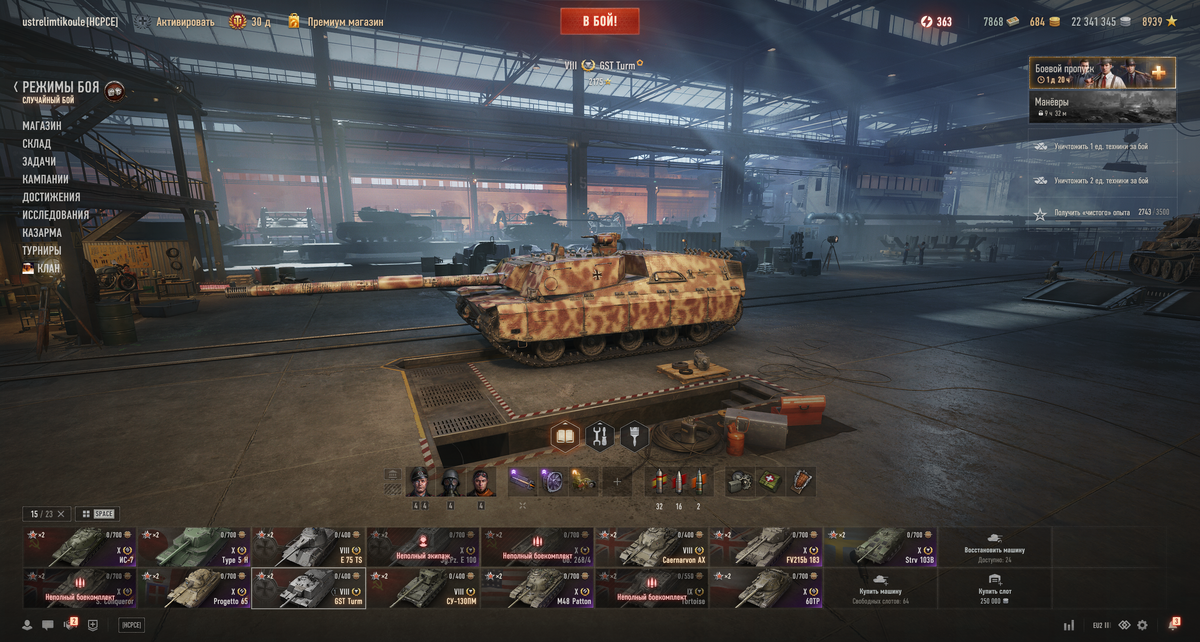Open the Манёвры event banner

coord(1102,107)
